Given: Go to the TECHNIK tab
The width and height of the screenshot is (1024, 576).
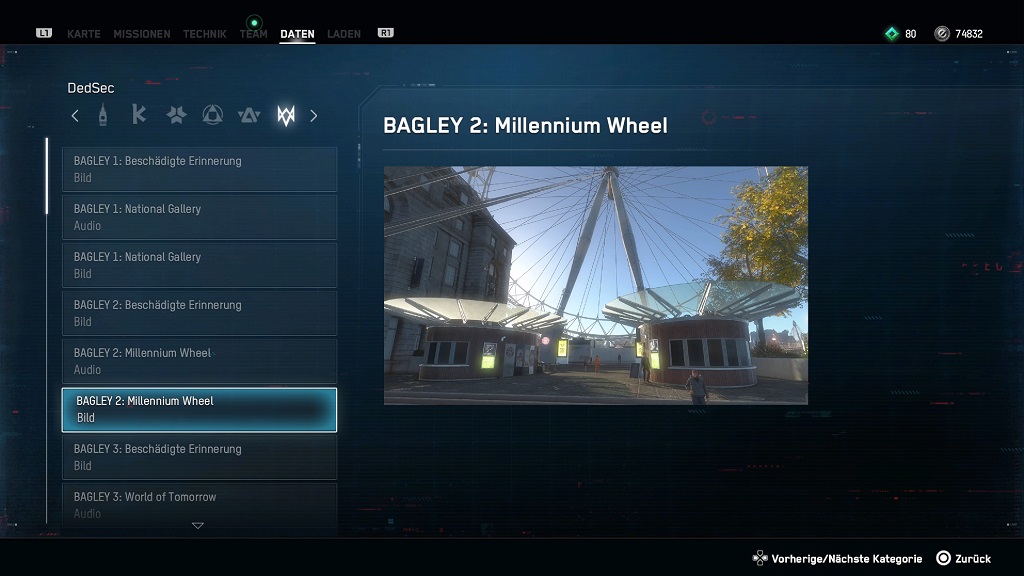Looking at the screenshot, I should click(205, 34).
